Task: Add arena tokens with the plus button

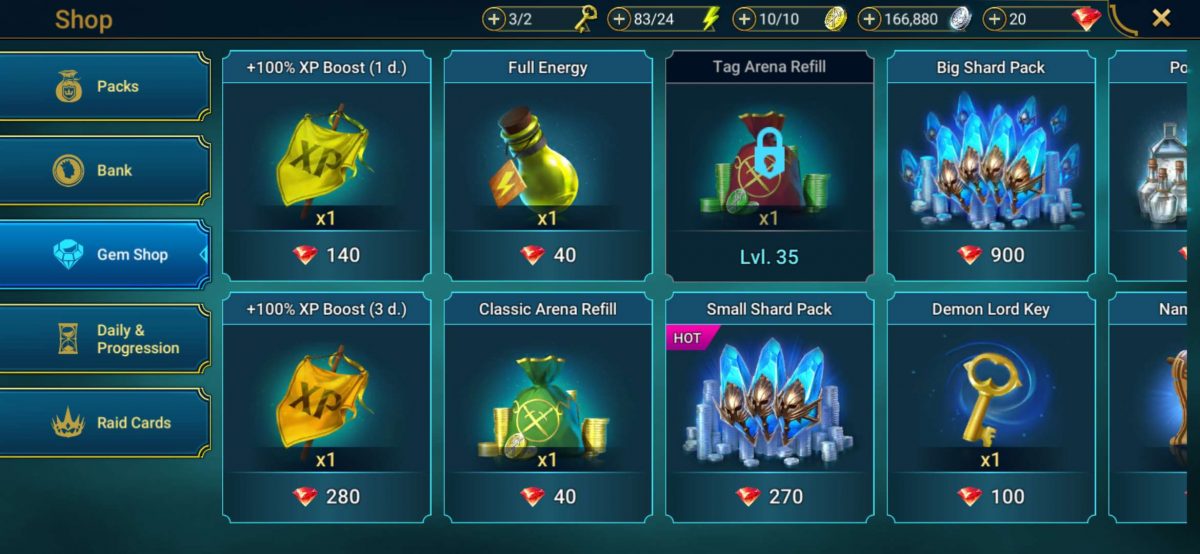Action: [745, 19]
